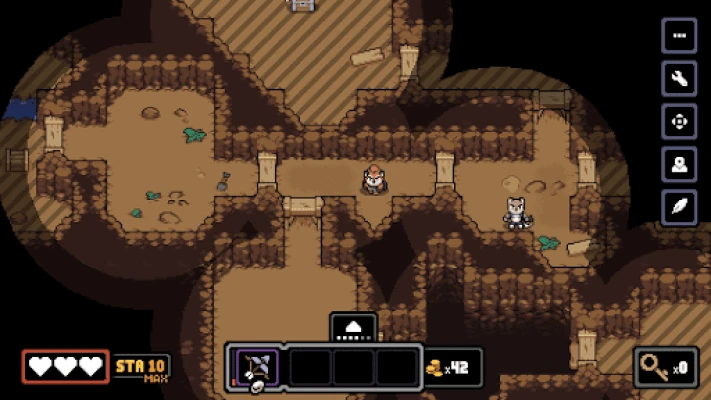Select the feather quill icon
Screen dimensions: 711x400
pyautogui.click(x=679, y=207)
